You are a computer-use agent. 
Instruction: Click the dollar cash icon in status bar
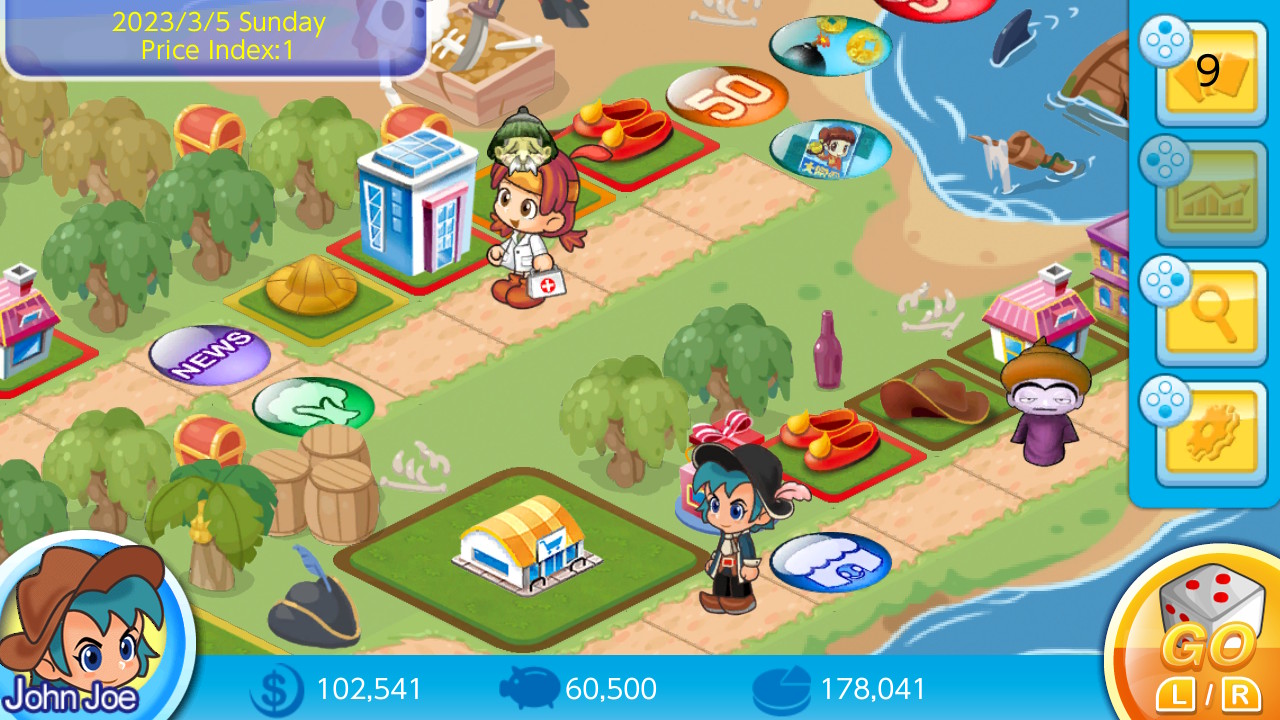(275, 689)
